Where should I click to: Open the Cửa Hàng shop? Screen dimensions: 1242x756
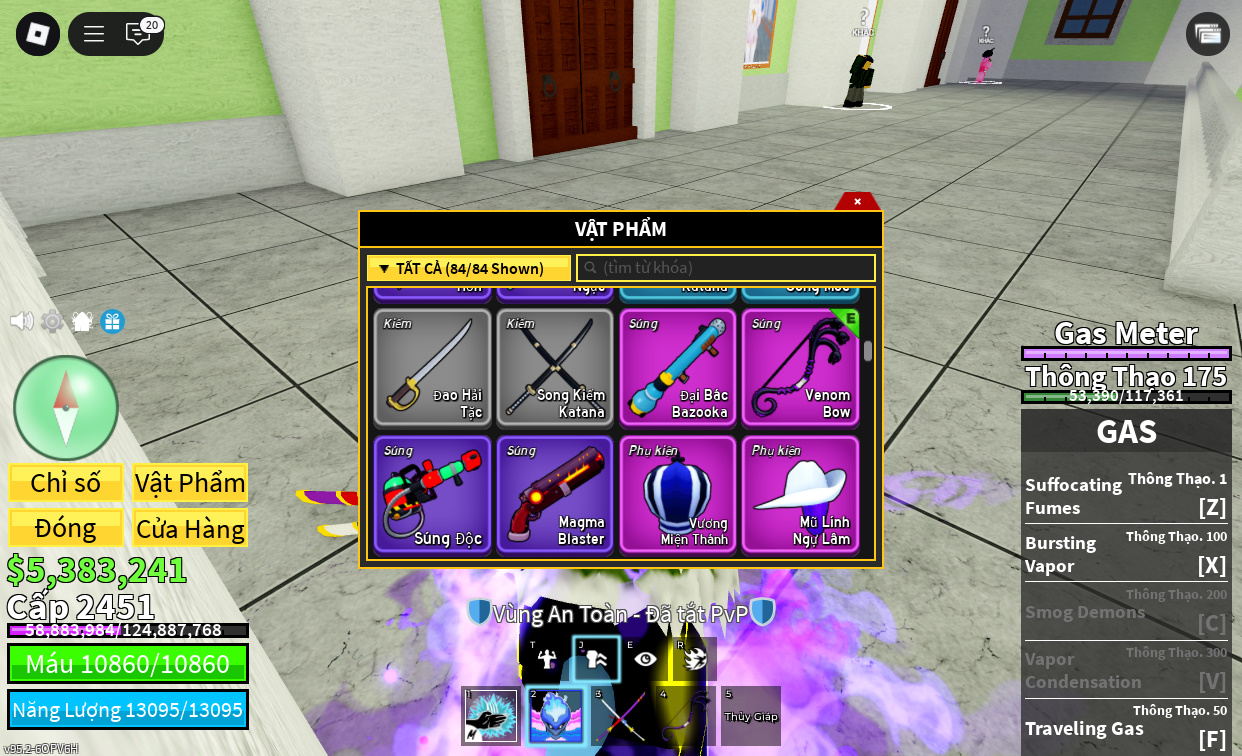point(190,528)
